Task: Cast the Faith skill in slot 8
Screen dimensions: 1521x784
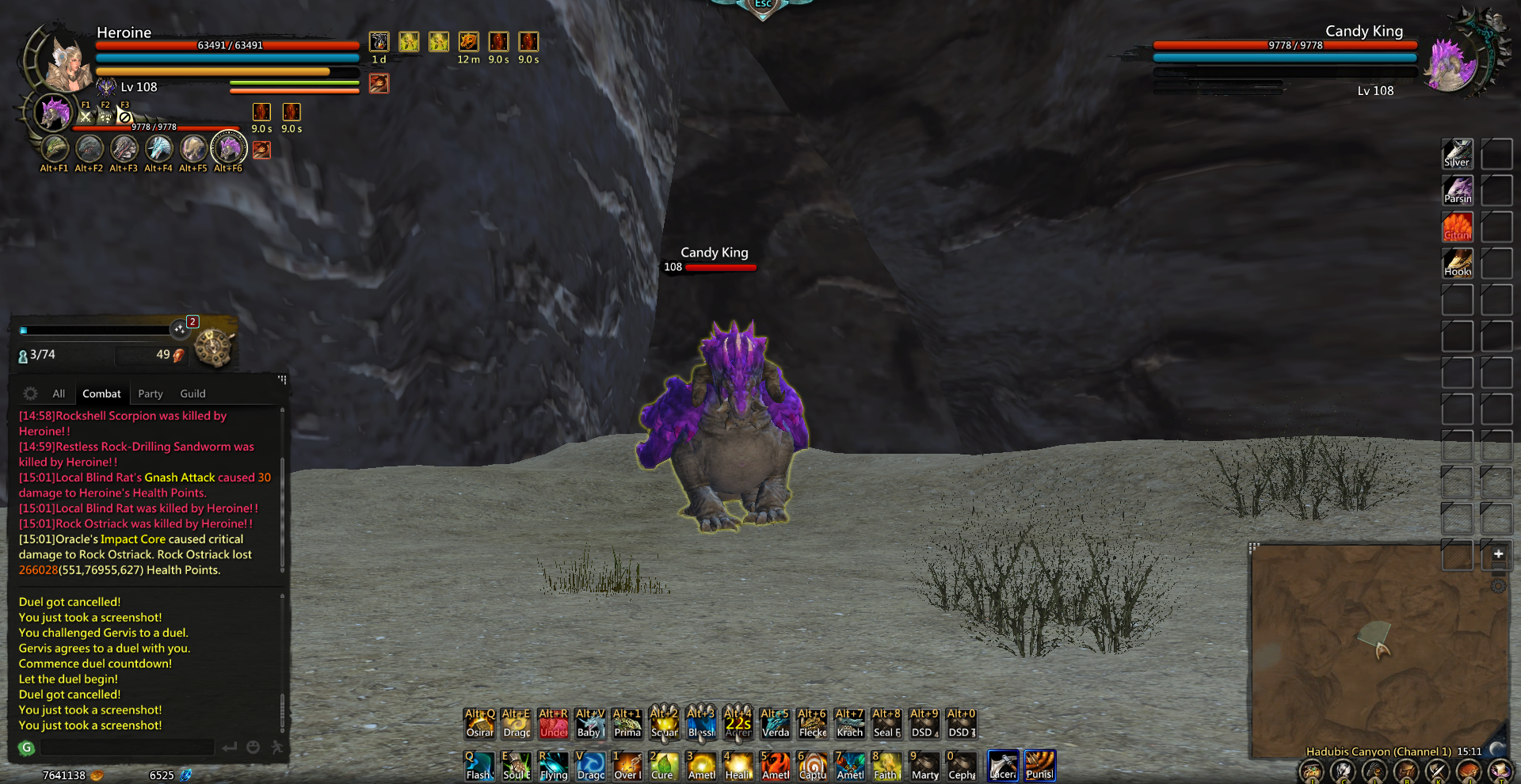Action: [886, 766]
